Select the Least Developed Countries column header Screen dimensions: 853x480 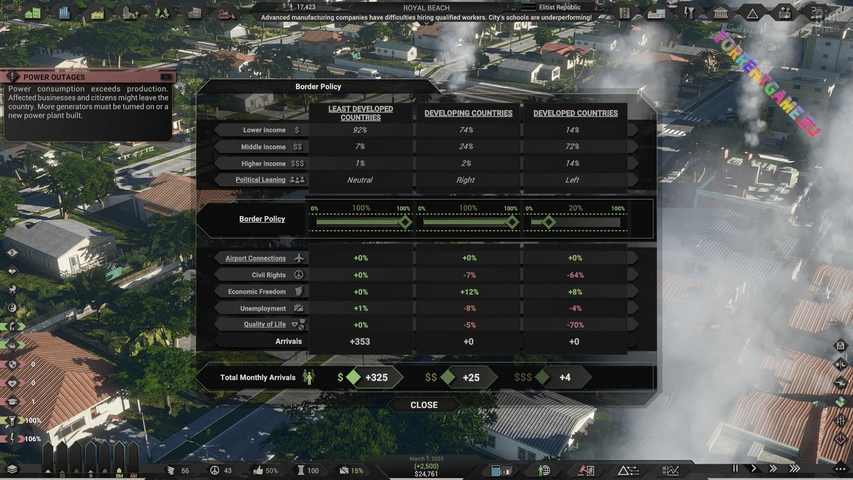(360, 113)
